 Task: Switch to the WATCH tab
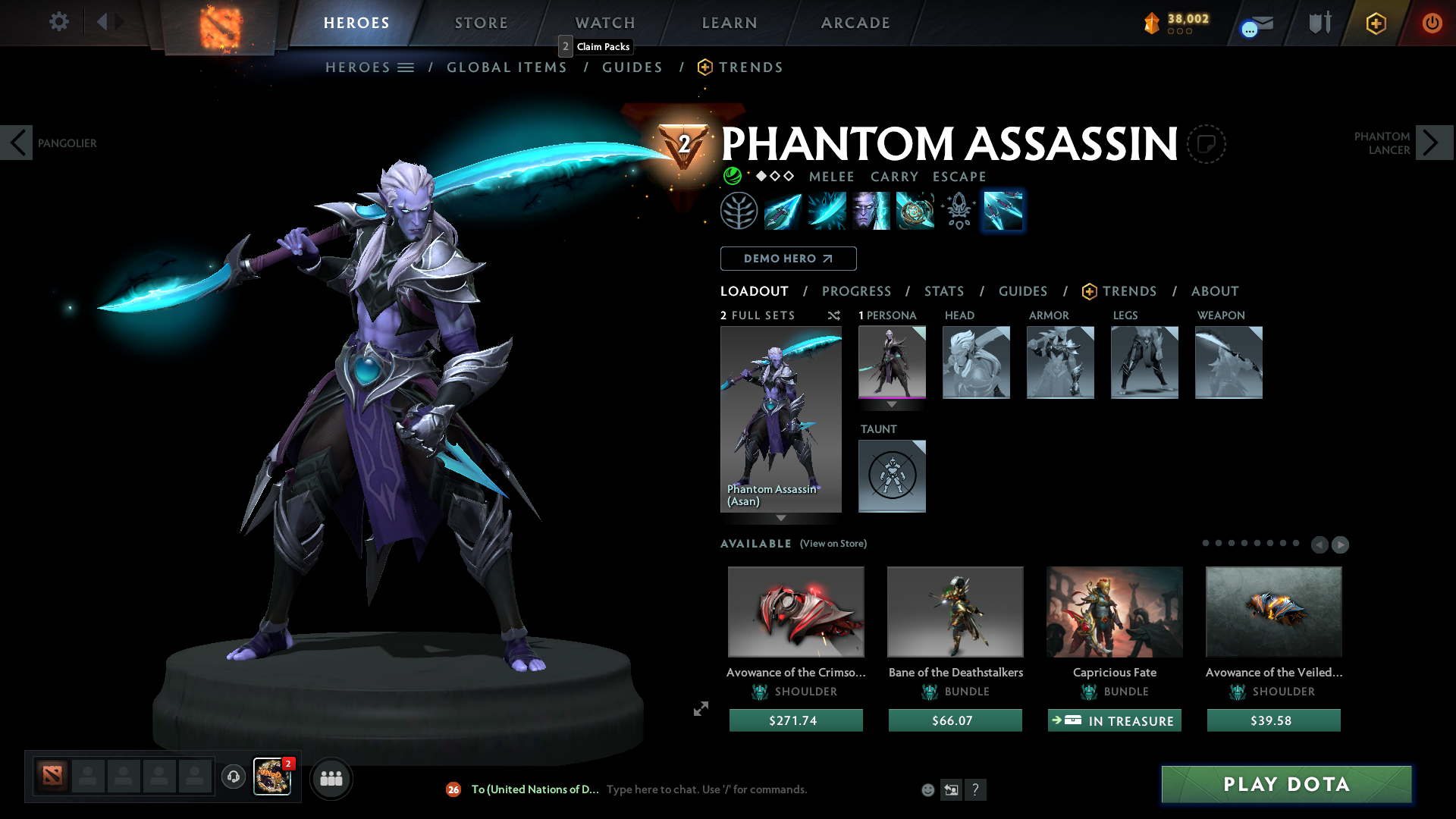pos(604,23)
